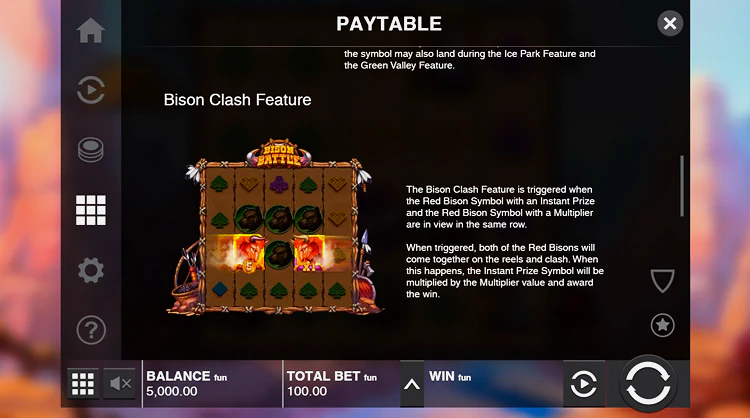Open autoplay options in the sidebar
750x418 pixels.
91,91
